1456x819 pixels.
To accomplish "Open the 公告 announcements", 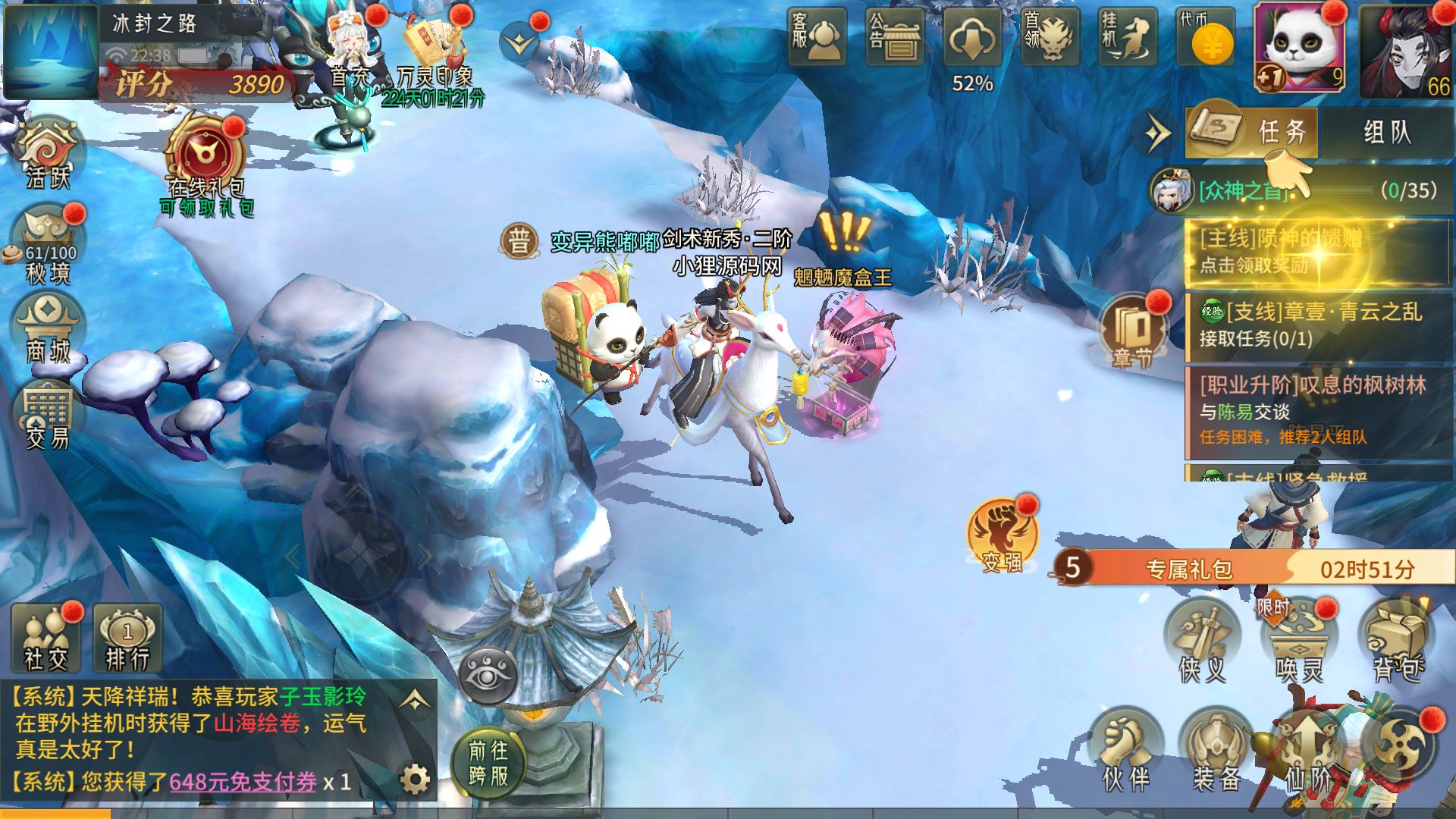I will tap(894, 36).
